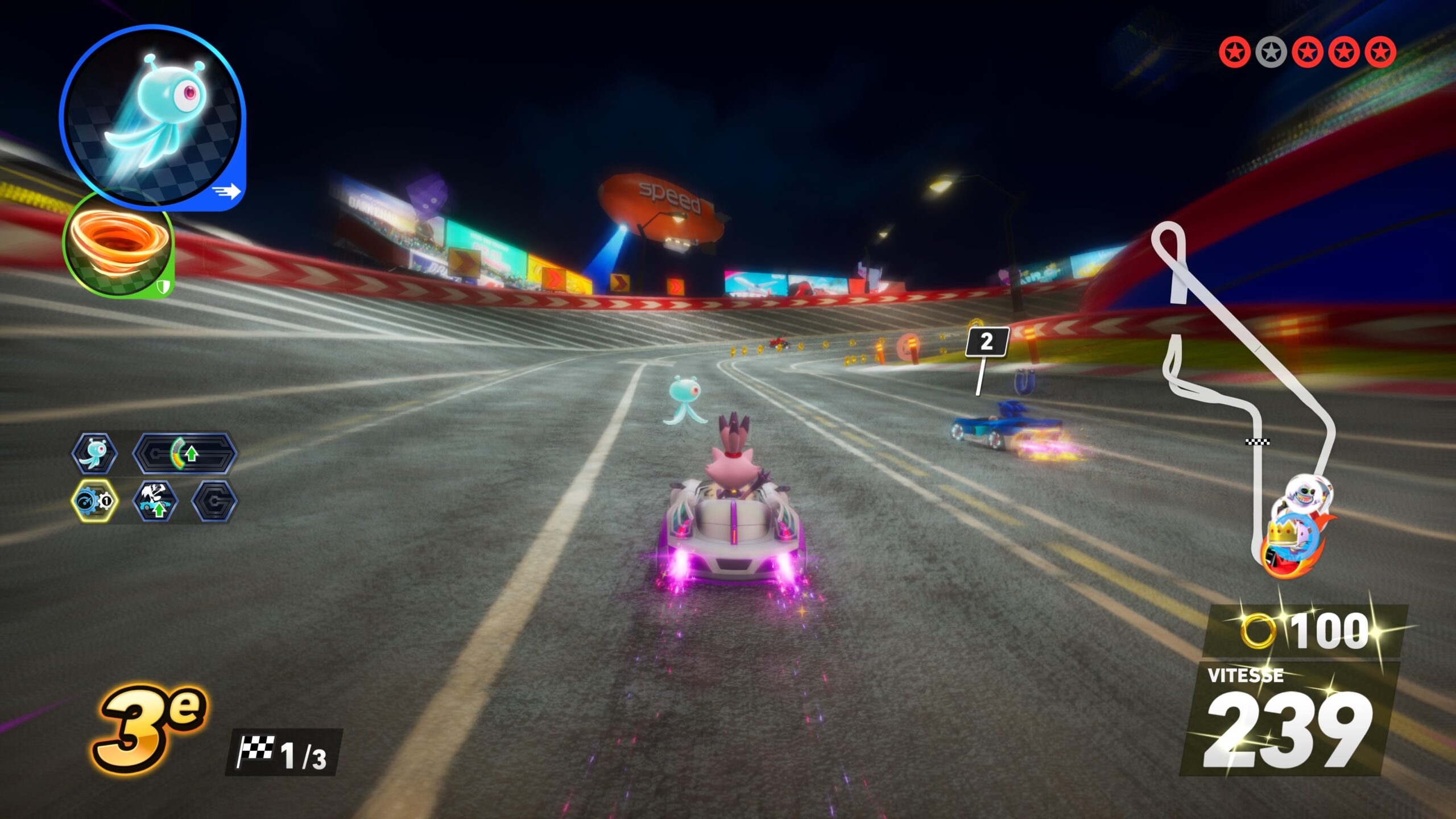Select the jellyfish gadget in the hexagonal grid
Image resolution: width=1456 pixels, height=819 pixels.
[94, 455]
